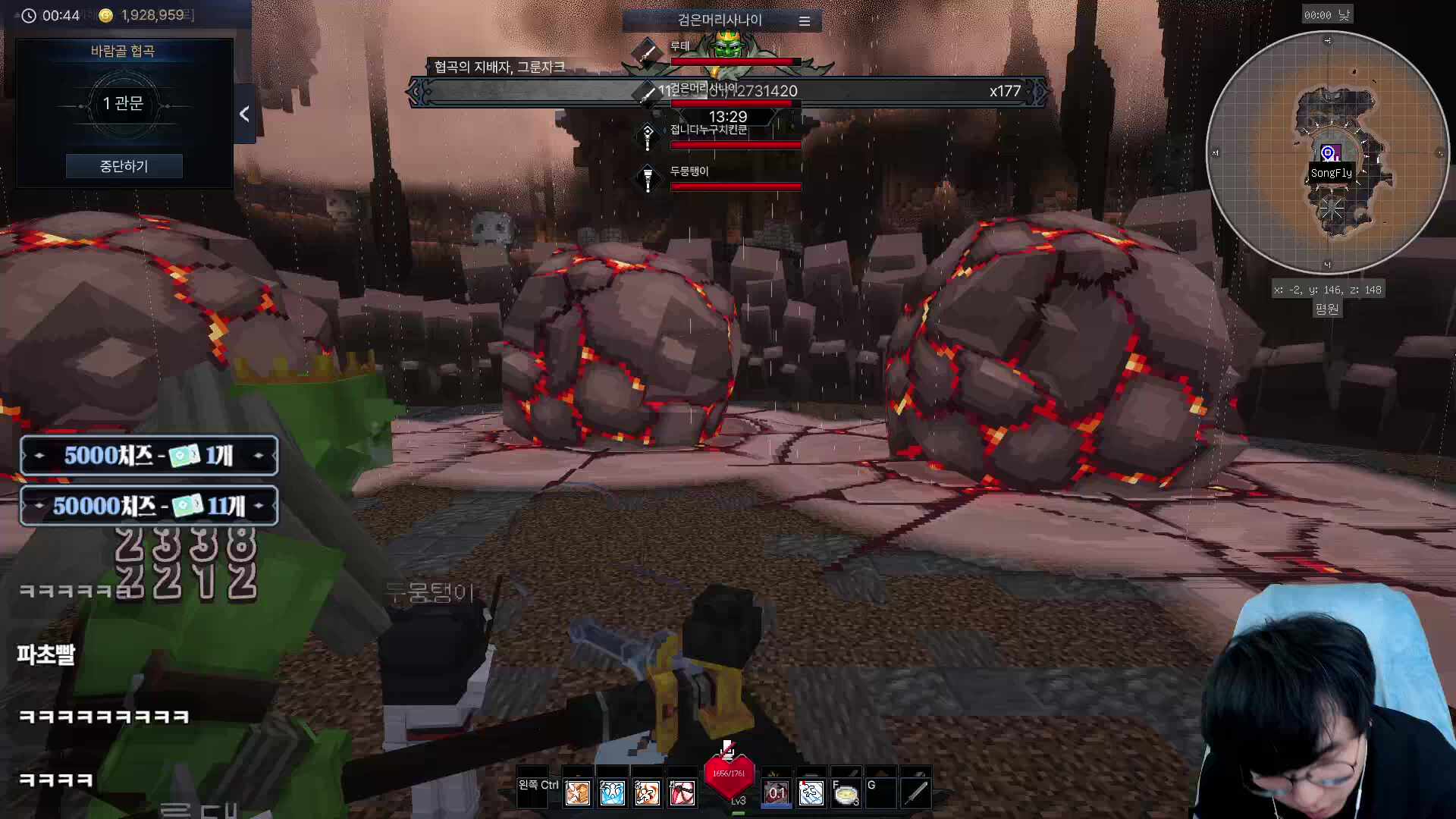The image size is (1456, 819).
Task: Activate the orange slot 3 skill
Action: 647,793
